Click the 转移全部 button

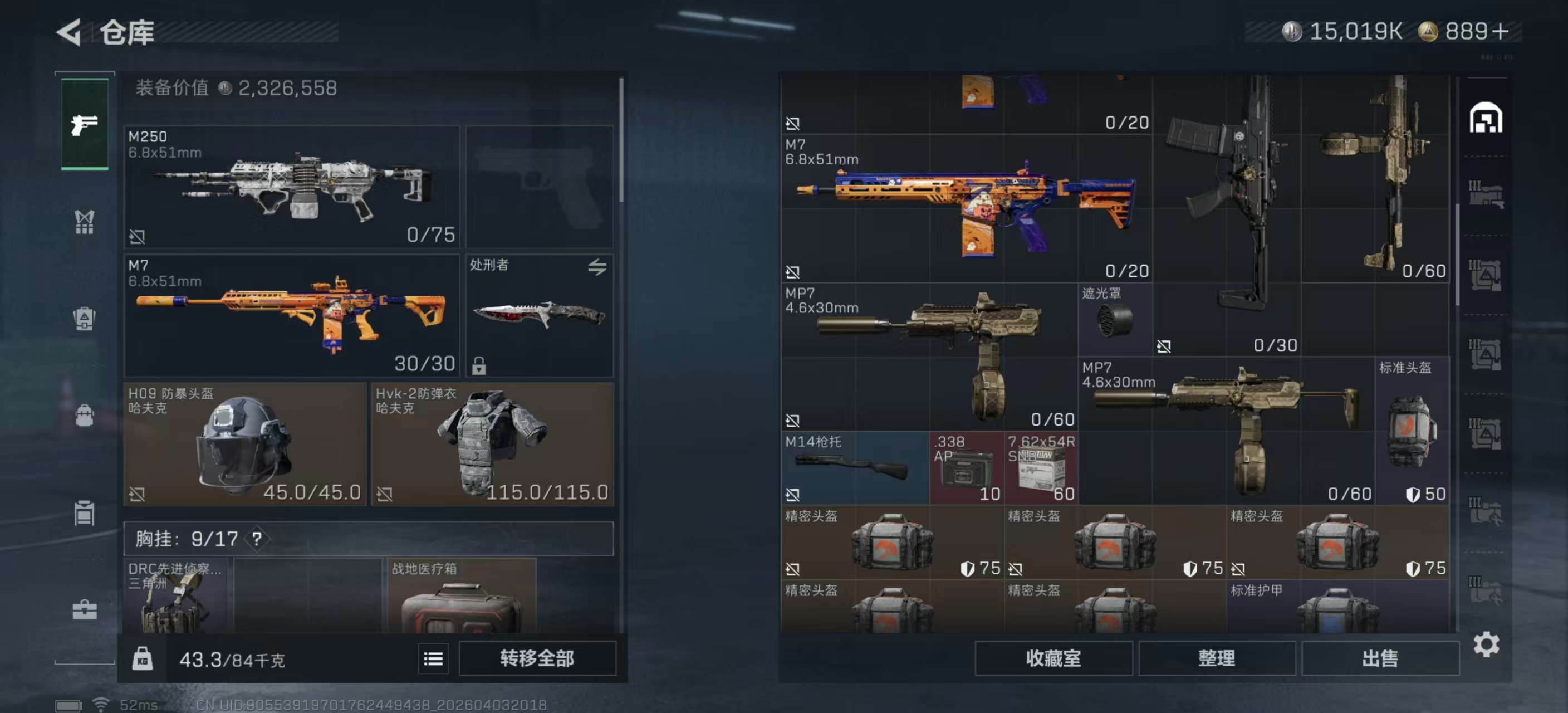pos(537,658)
